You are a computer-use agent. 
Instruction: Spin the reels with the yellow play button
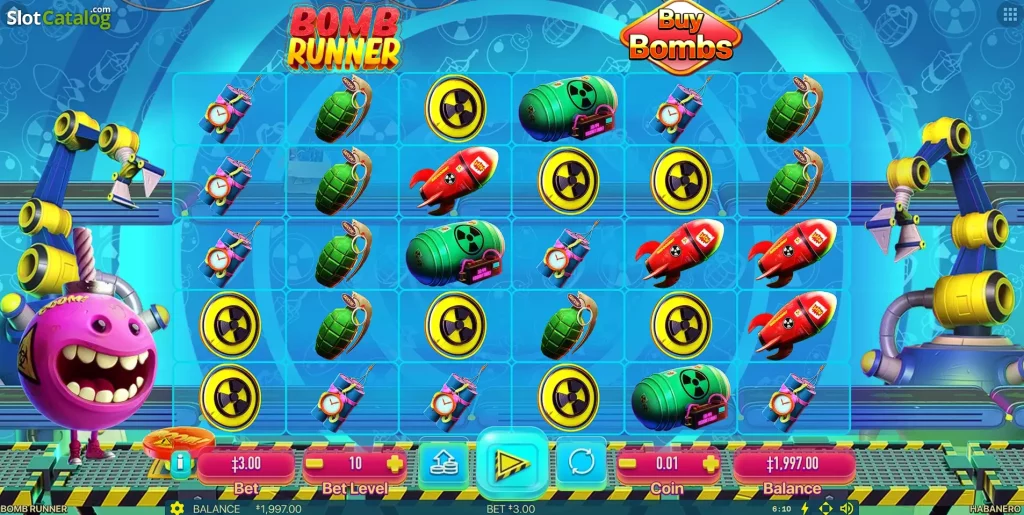[x=511, y=462]
